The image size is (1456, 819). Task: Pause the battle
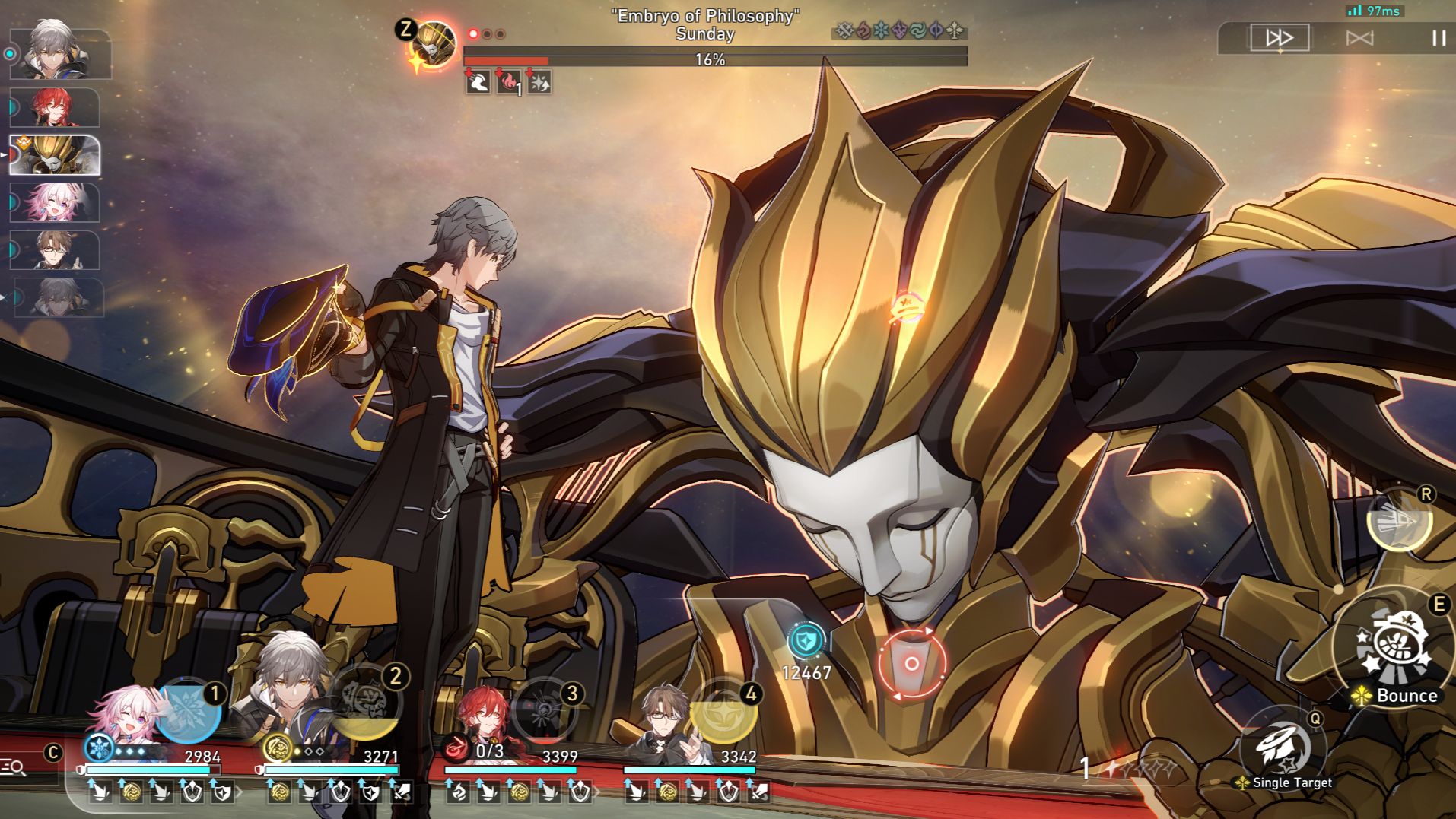point(1439,37)
